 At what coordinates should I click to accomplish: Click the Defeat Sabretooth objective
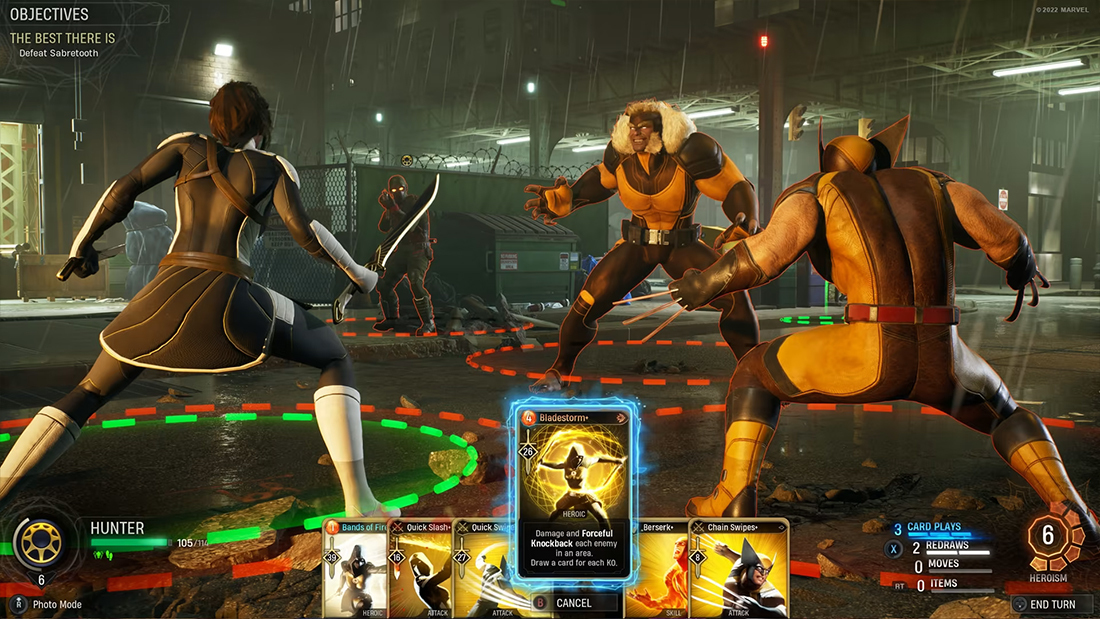[58, 53]
